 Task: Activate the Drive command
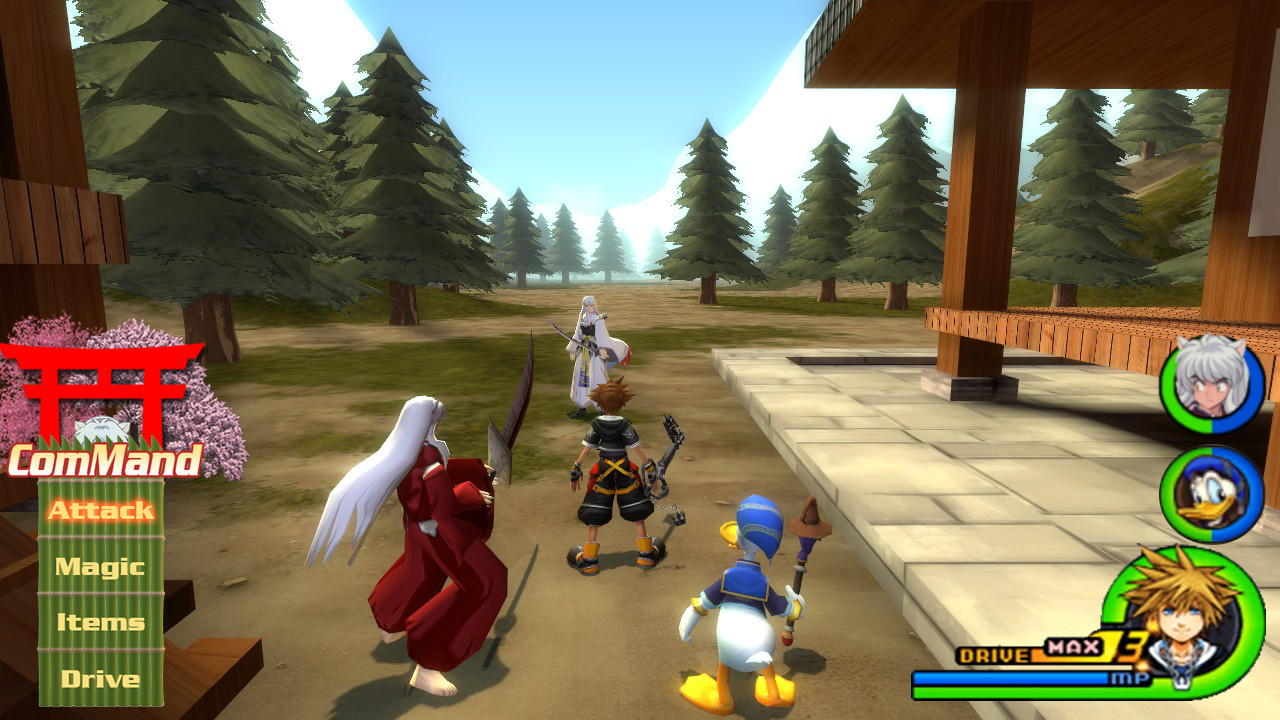pos(100,678)
